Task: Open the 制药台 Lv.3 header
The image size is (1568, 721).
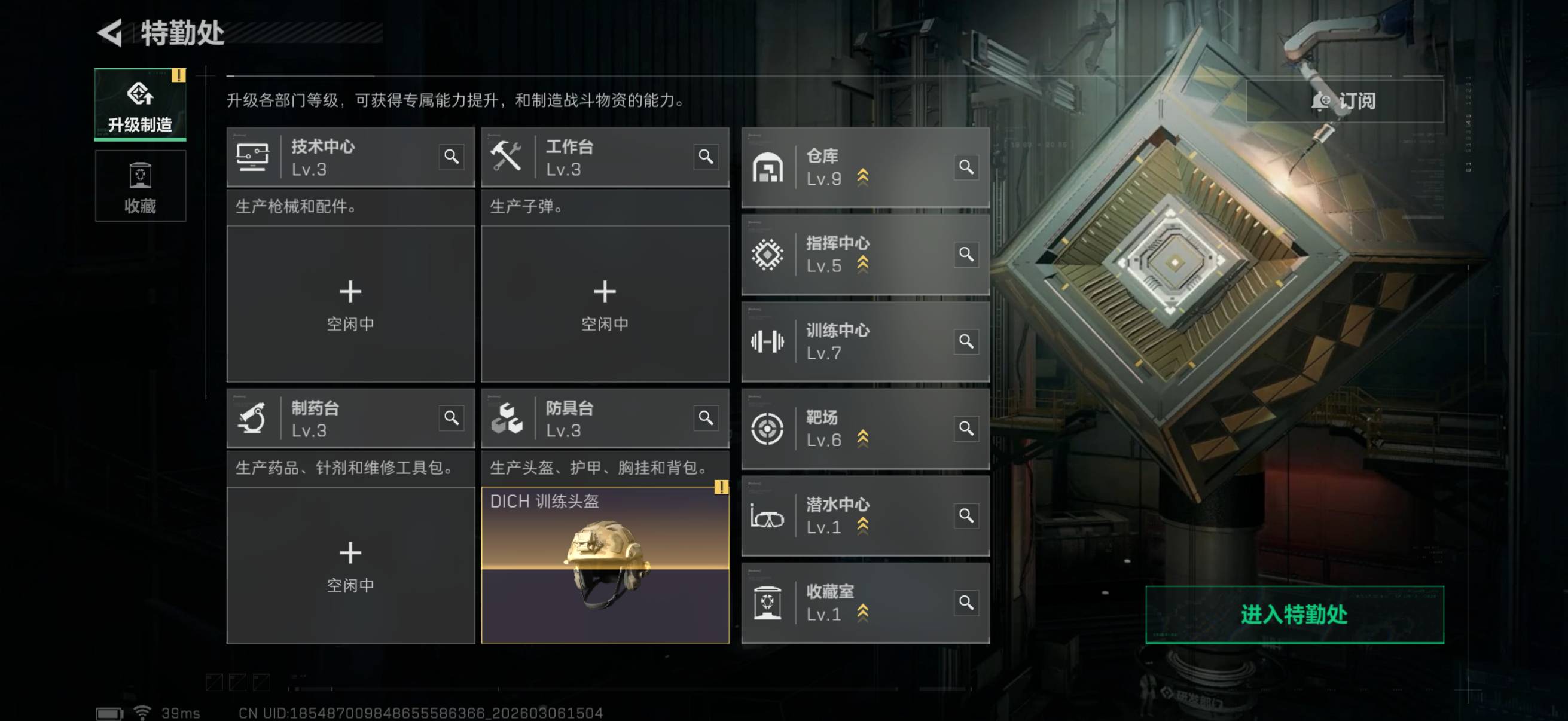Action: pos(341,418)
